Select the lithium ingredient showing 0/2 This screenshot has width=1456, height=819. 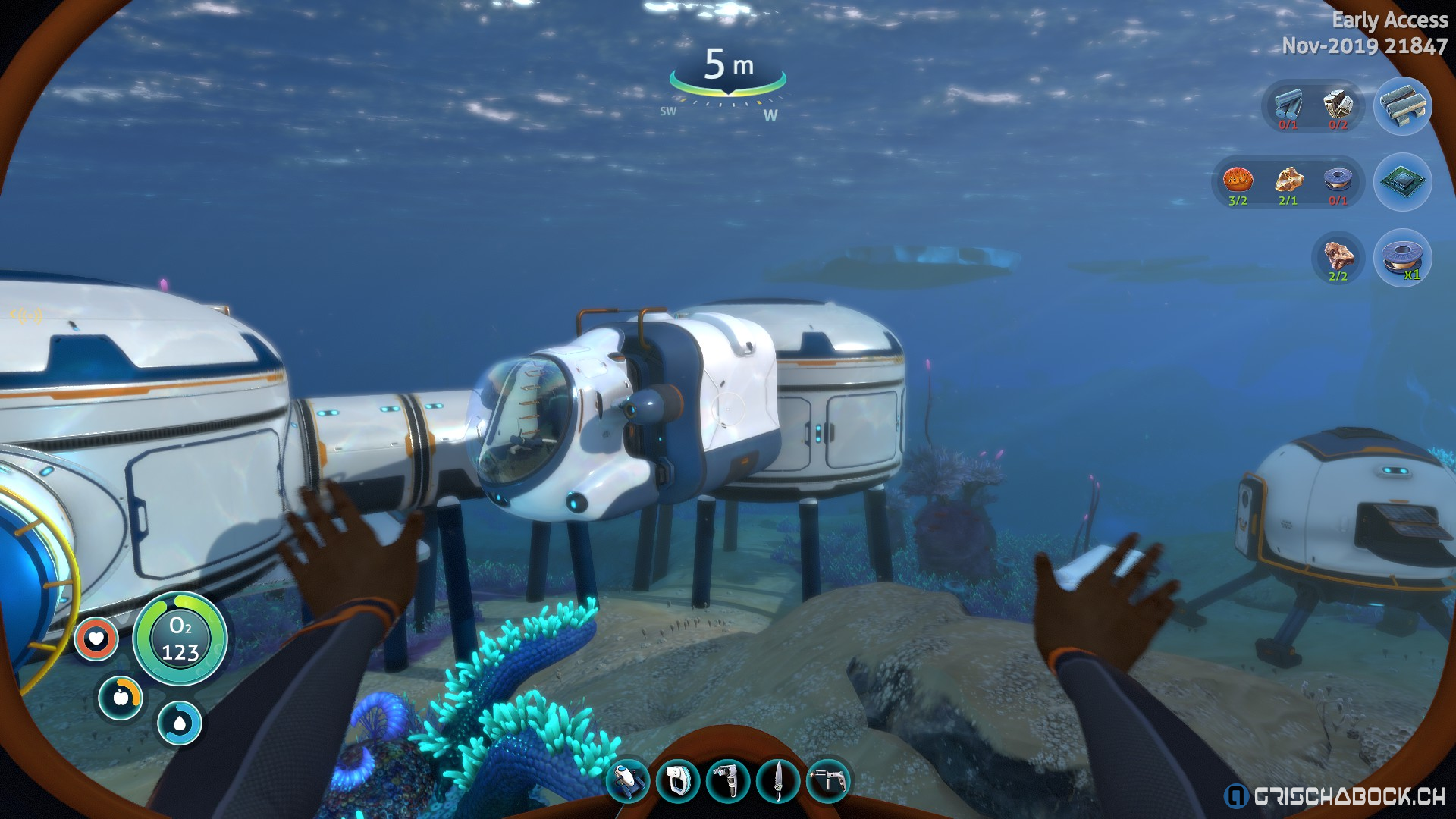coord(1338,106)
